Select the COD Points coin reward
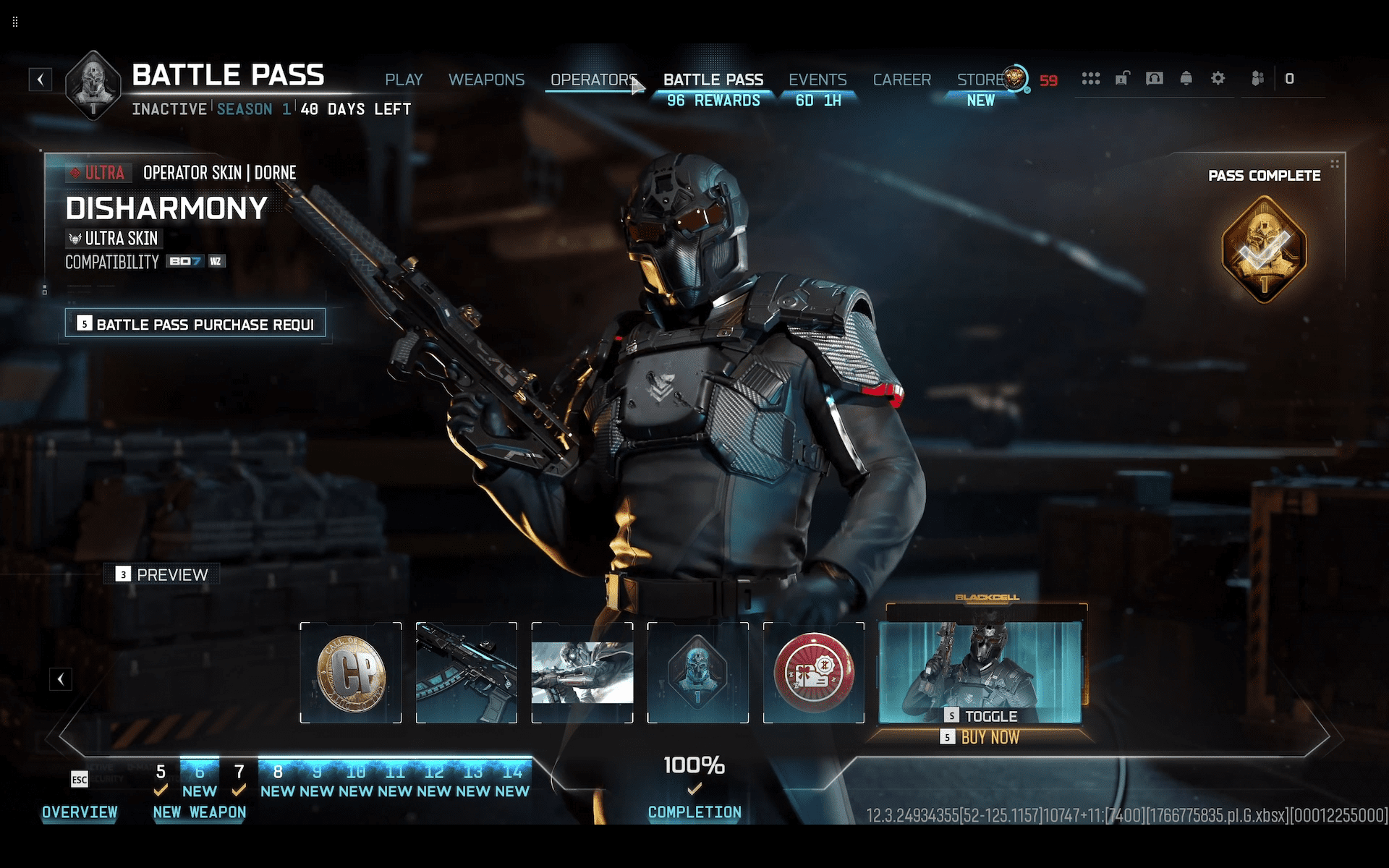This screenshot has width=1389, height=868. (x=351, y=673)
